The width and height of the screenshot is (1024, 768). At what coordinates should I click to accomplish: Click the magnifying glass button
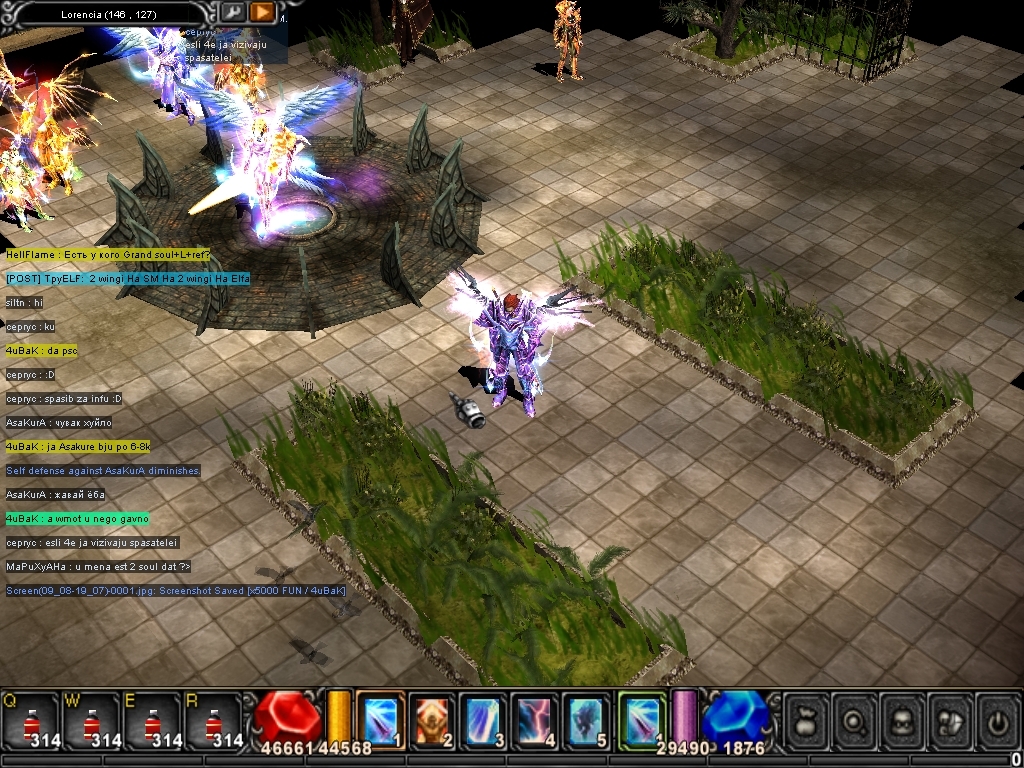(x=855, y=719)
